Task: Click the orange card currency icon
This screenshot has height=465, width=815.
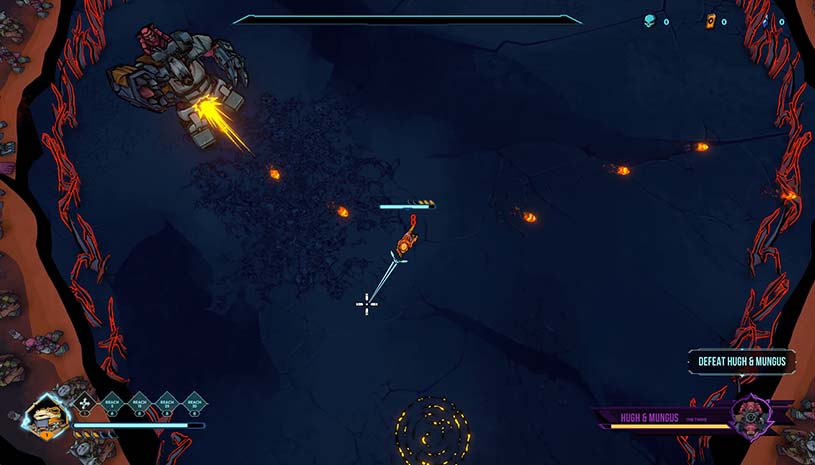Action: [711, 20]
